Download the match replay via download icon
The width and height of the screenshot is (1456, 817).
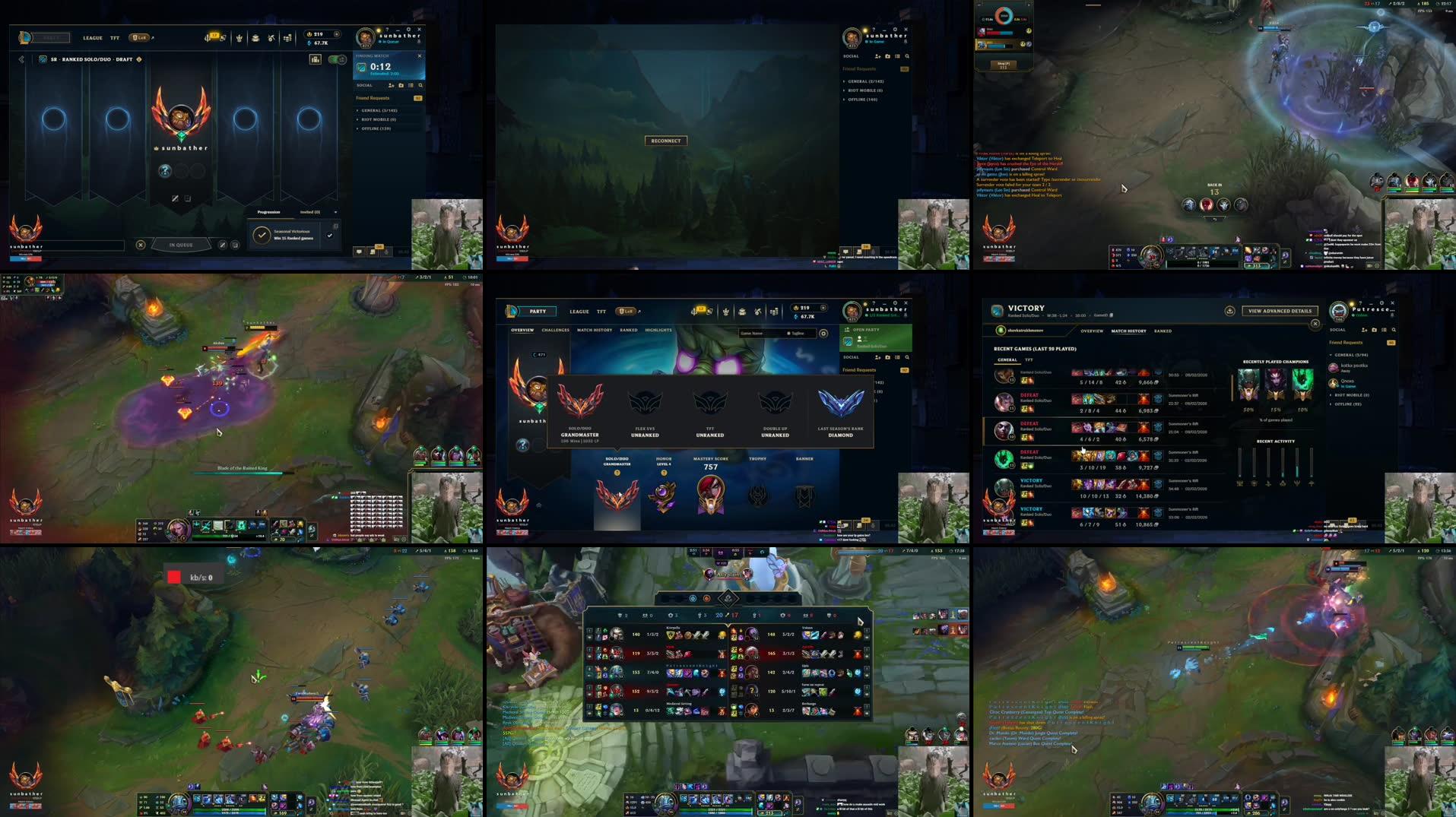pyautogui.click(x=1229, y=311)
